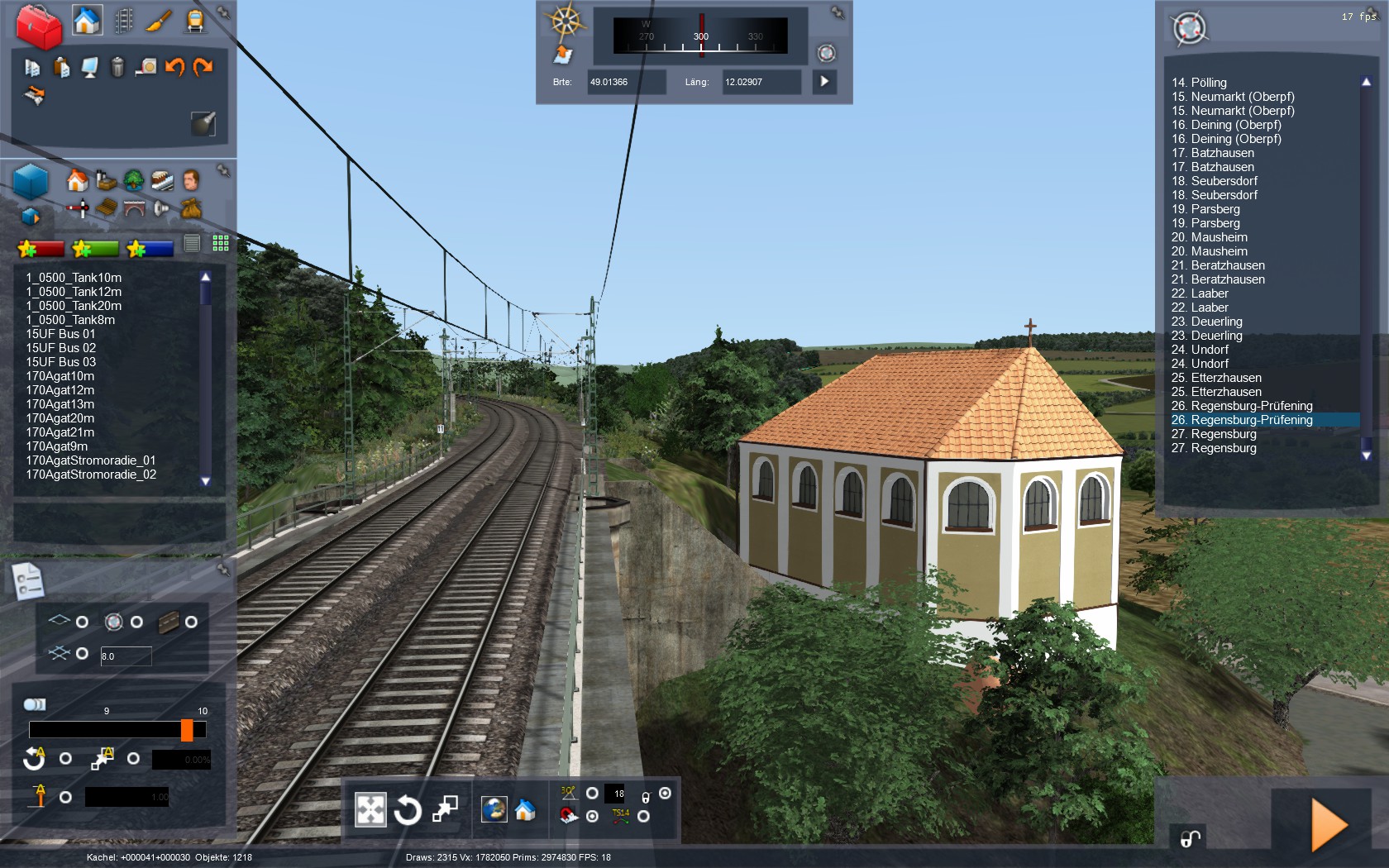Jump to coordinates with the arrow button
The height and width of the screenshot is (868, 1389).
(824, 82)
